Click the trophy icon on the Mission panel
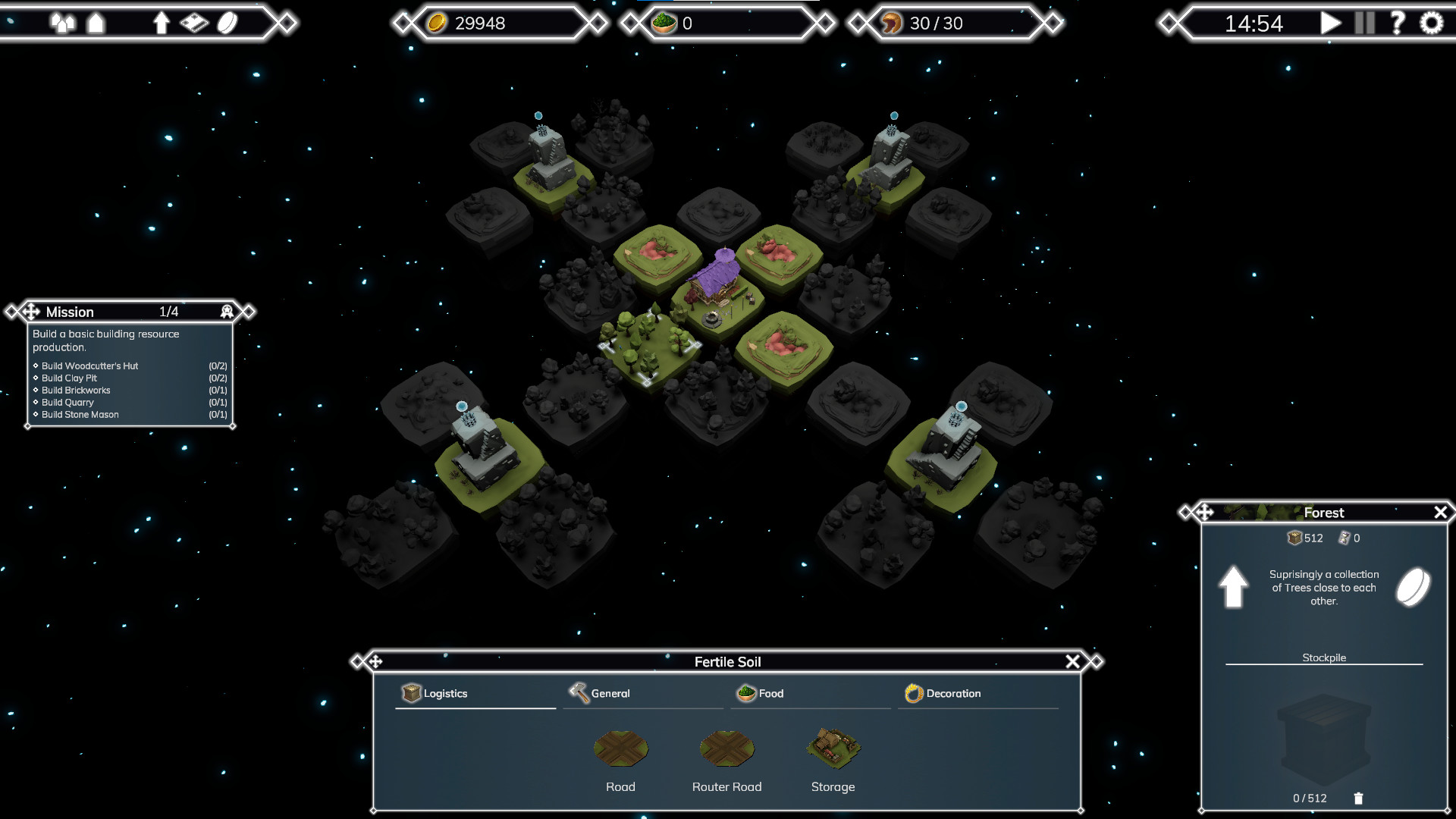This screenshot has width=1456, height=819. pyautogui.click(x=226, y=312)
